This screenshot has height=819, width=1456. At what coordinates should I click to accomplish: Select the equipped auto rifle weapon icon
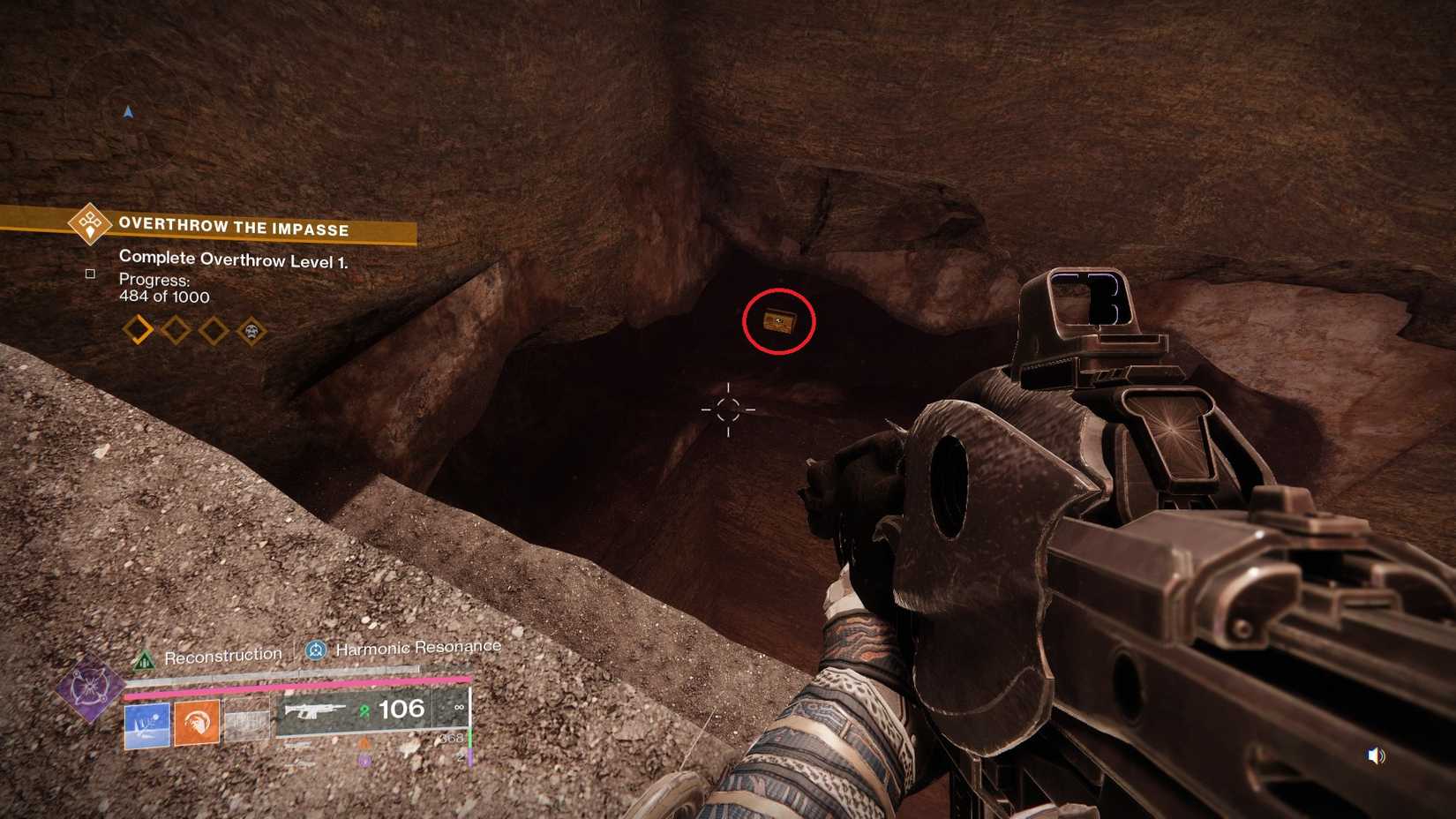tap(315, 711)
